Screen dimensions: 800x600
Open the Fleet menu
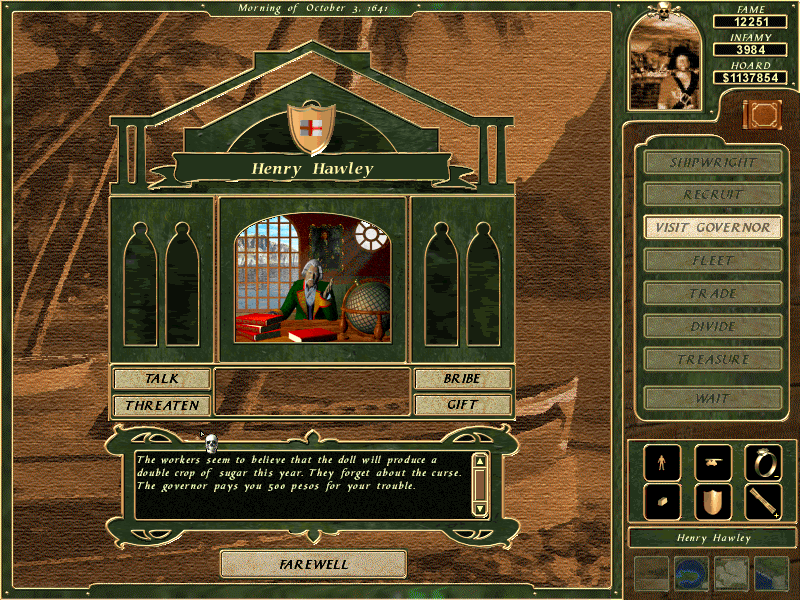tap(713, 260)
